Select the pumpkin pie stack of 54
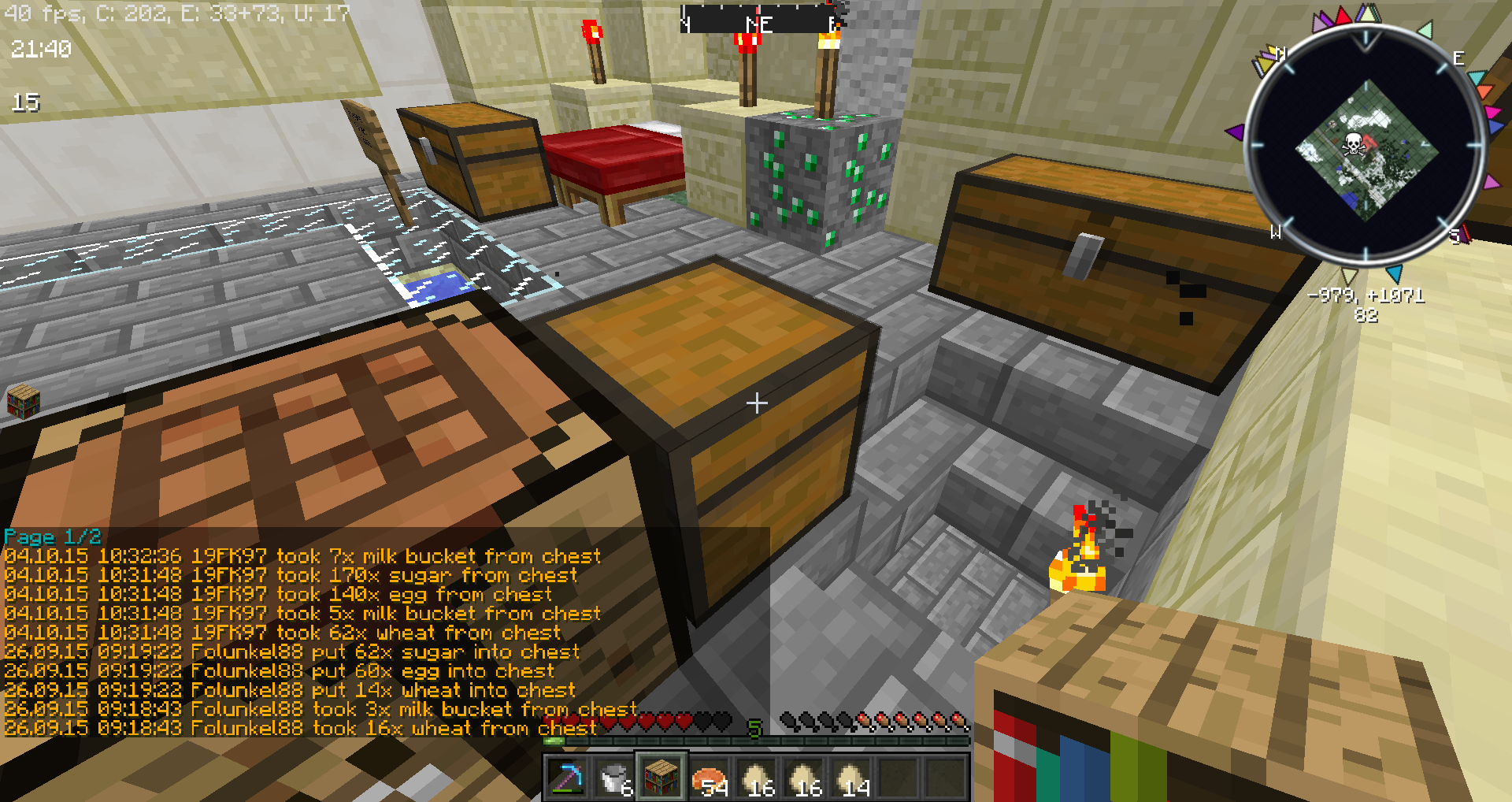This screenshot has height=802, width=1512. click(709, 778)
